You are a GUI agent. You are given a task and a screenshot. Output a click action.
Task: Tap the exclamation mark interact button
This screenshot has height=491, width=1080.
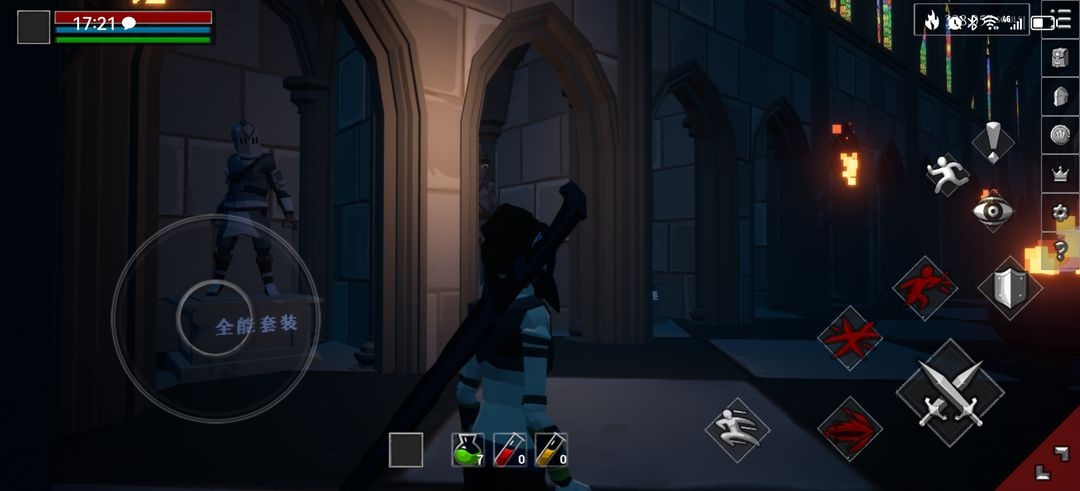tap(992, 142)
